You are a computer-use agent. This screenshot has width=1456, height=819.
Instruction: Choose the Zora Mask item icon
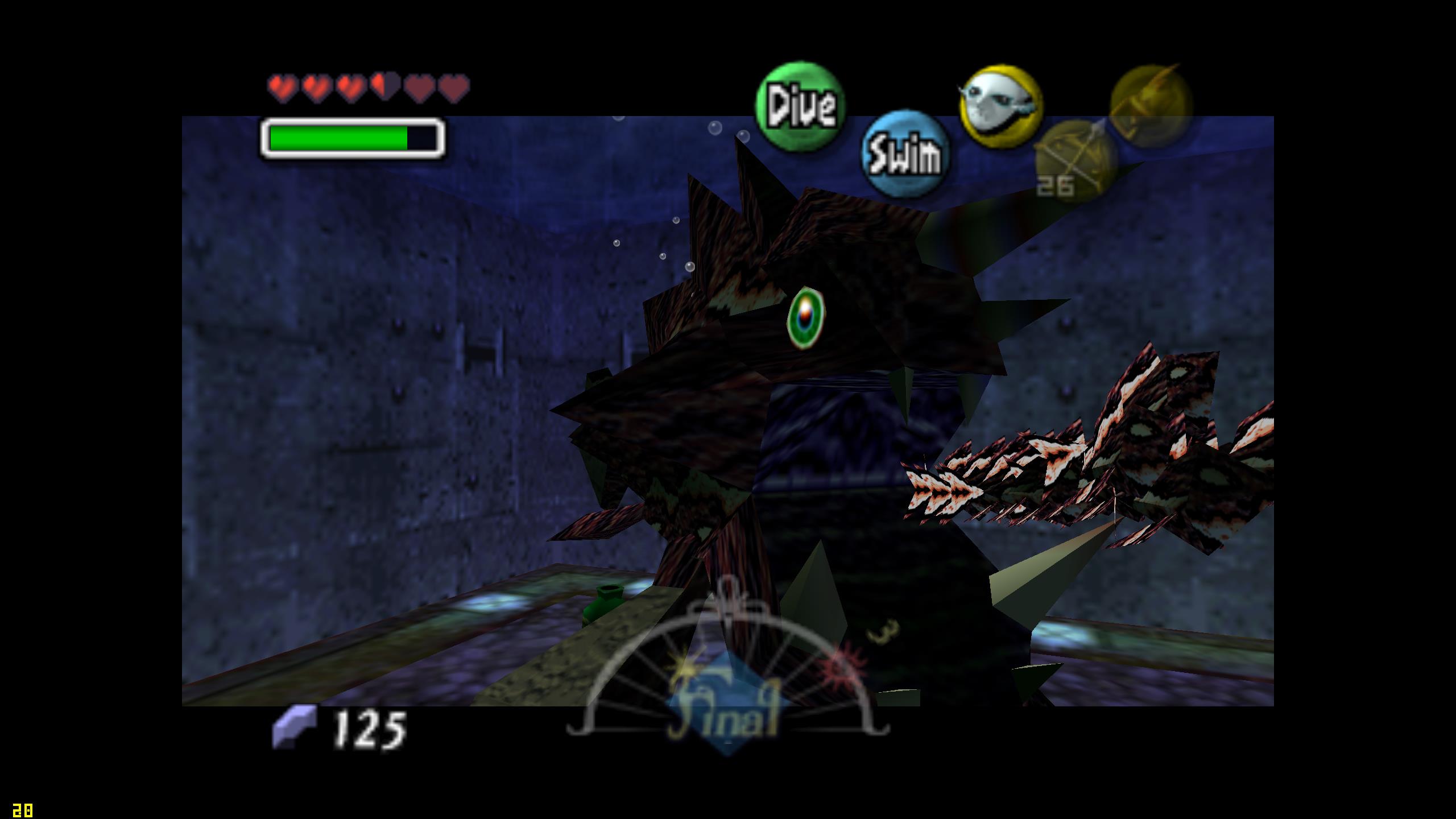point(1001,106)
